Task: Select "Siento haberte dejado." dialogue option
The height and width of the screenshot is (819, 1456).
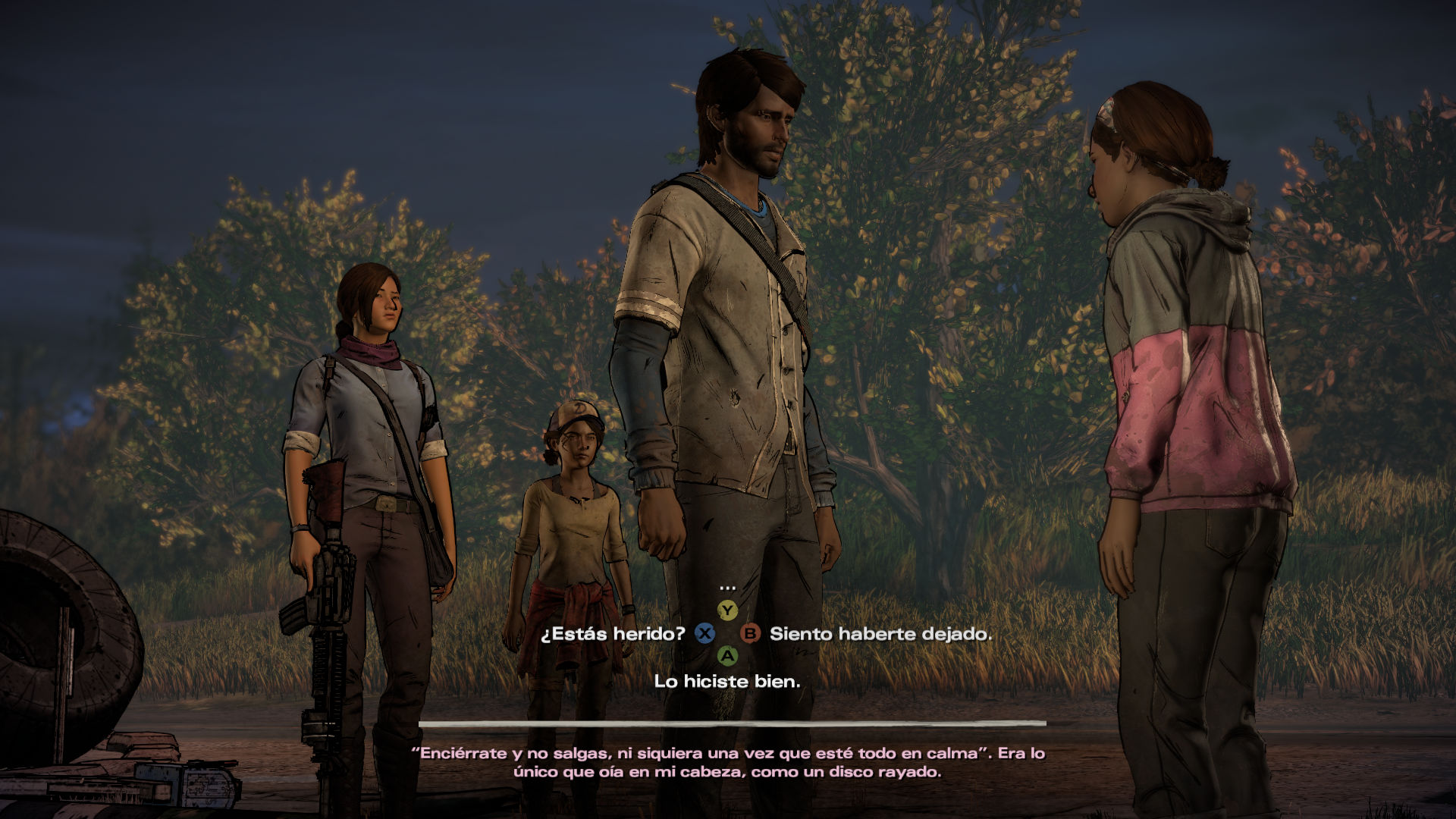Action: point(880,634)
